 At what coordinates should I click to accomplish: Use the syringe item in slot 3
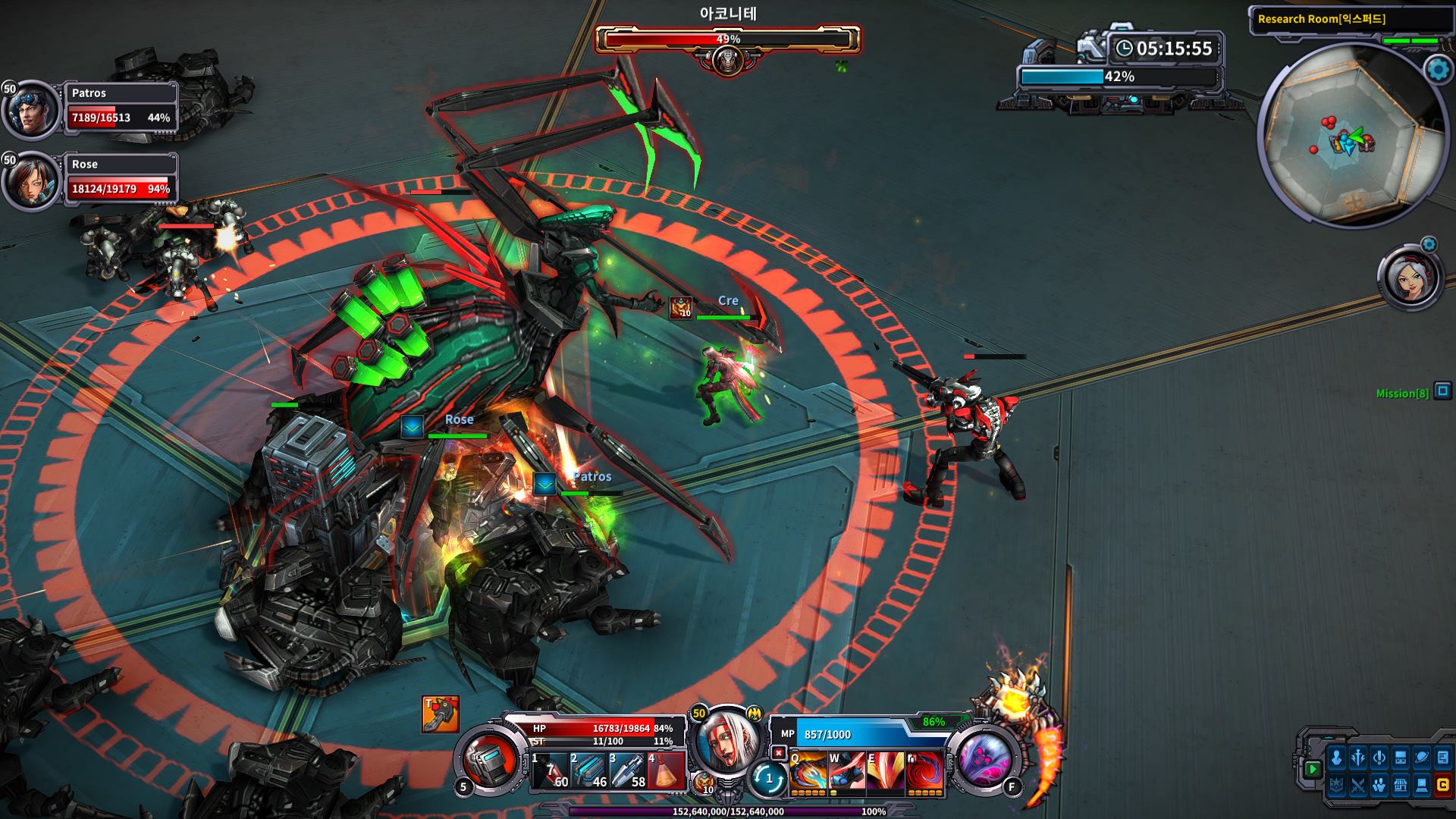pos(628,771)
